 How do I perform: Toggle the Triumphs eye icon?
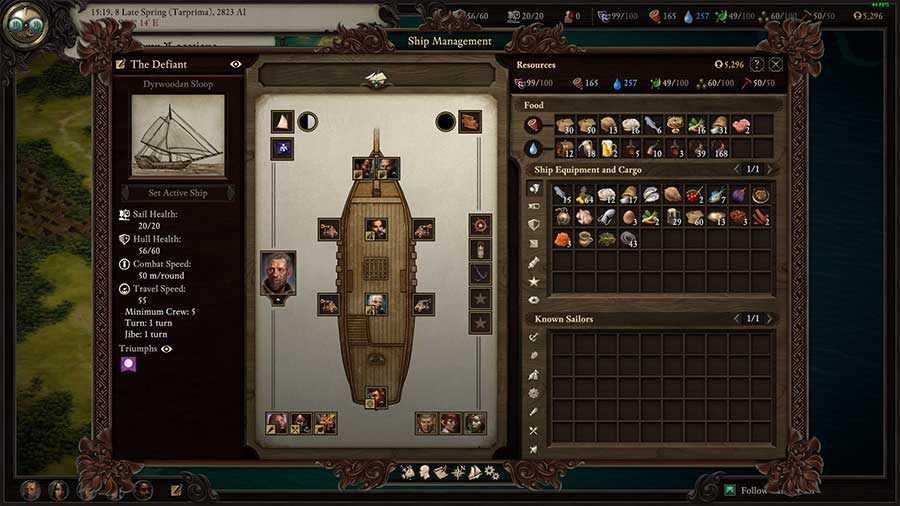(167, 349)
